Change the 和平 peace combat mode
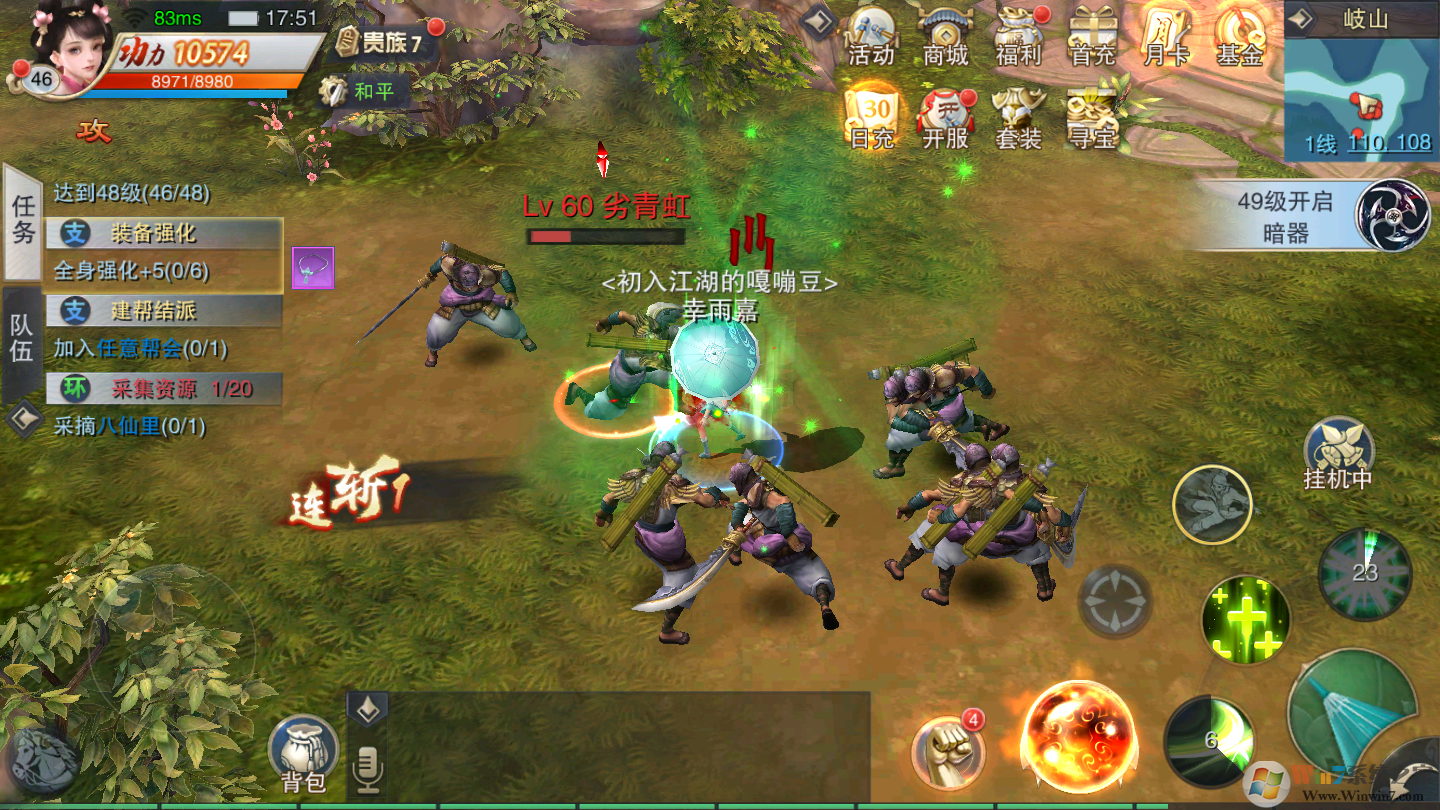The height and width of the screenshot is (810, 1440). pyautogui.click(x=360, y=92)
